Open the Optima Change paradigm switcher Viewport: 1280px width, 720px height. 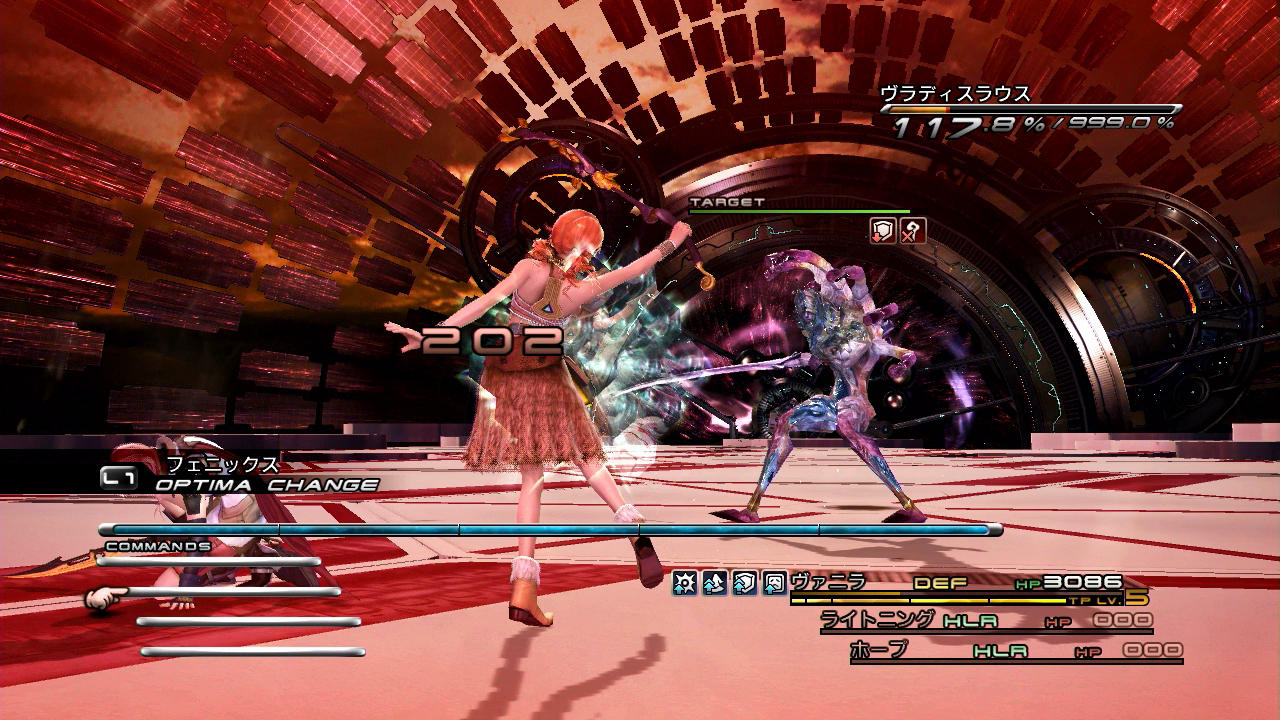pos(266,485)
